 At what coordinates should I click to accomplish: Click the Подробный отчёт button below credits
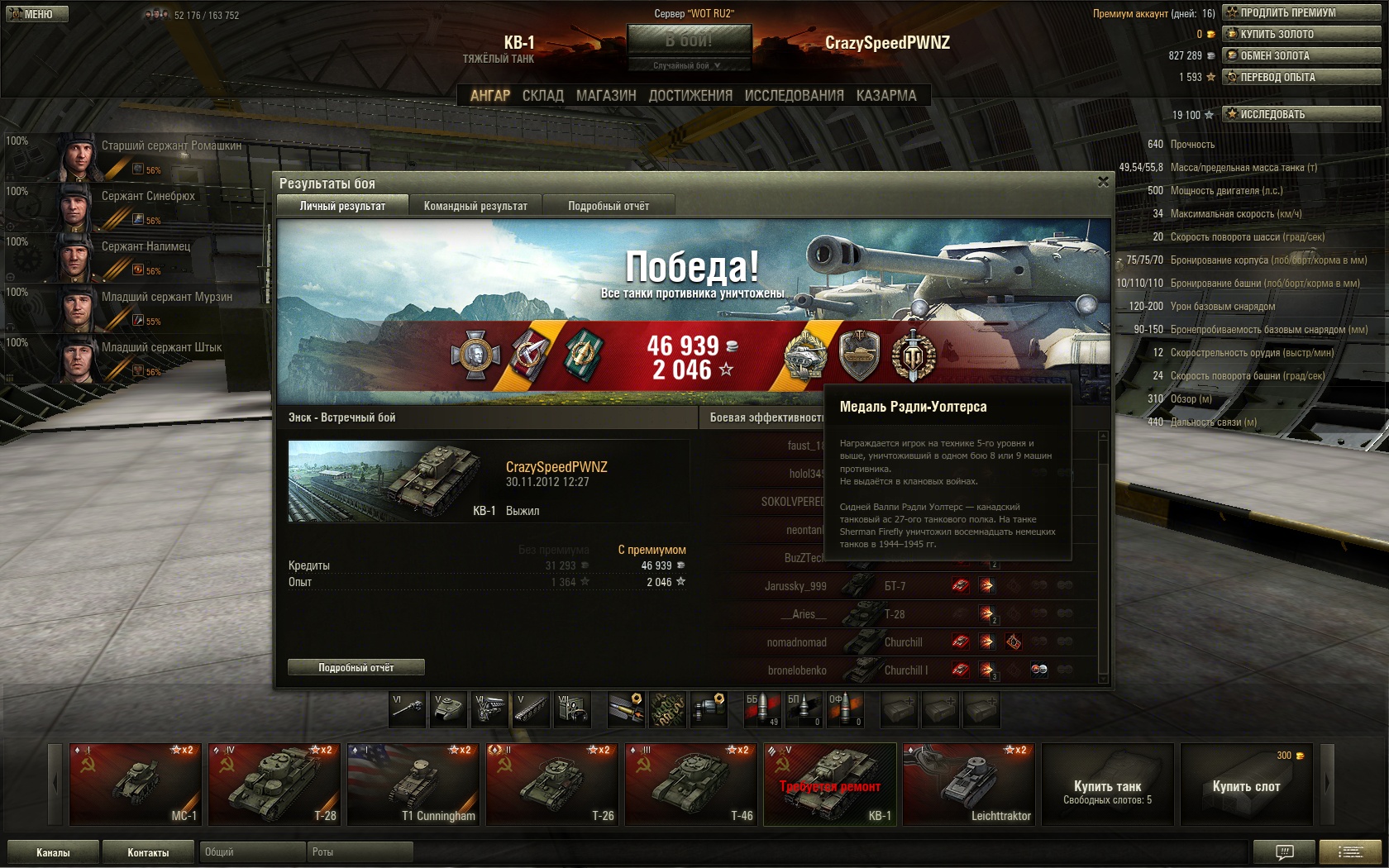click(356, 667)
